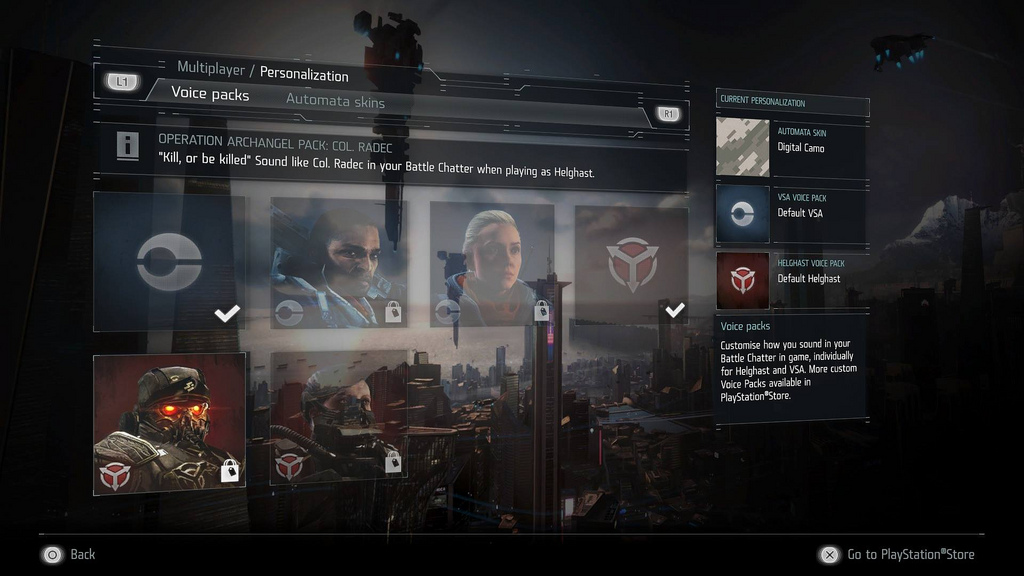1024x576 pixels.
Task: Return to the Multiplayer breadcrumb level
Action: (211, 68)
